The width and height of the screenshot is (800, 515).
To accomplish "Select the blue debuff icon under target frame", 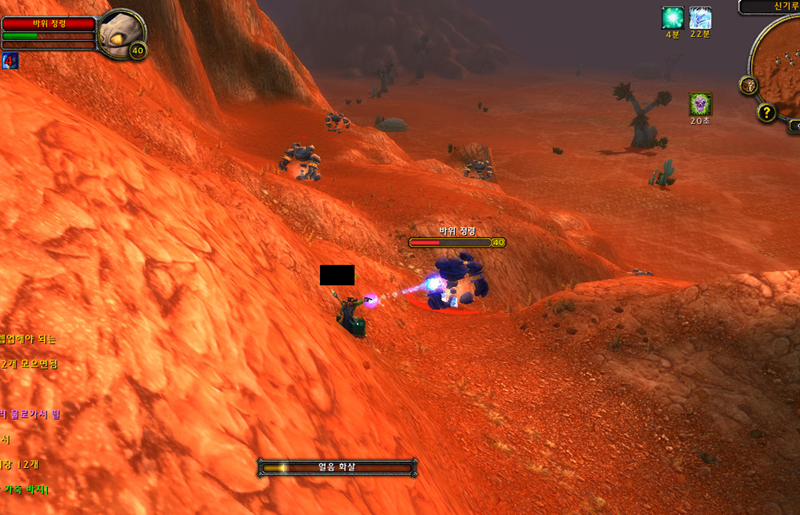I will [x=10, y=61].
